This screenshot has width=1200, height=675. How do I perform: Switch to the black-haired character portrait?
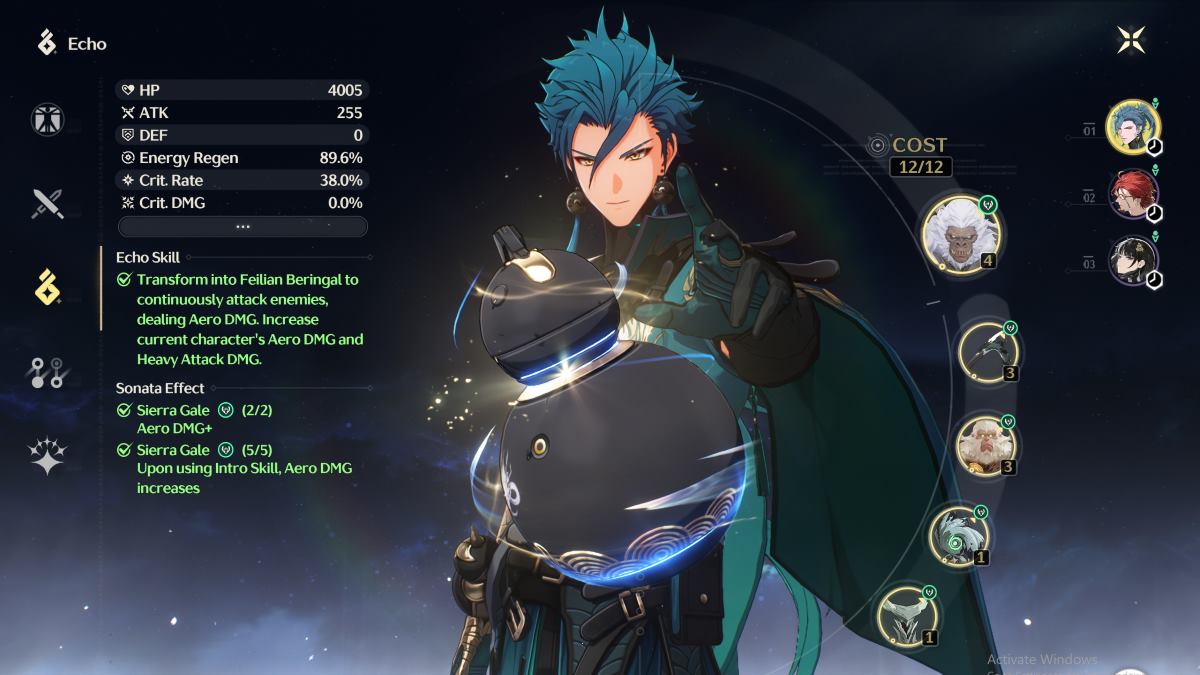click(x=1133, y=261)
